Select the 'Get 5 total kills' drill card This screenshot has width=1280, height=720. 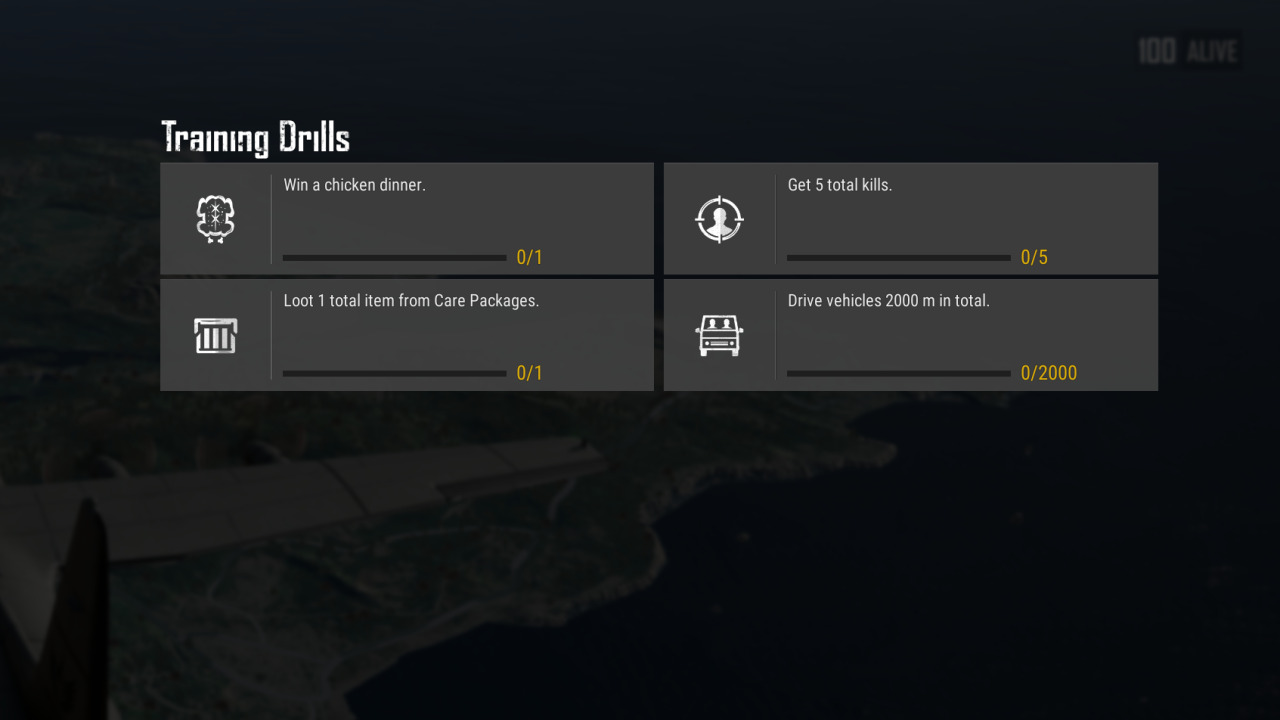pyautogui.click(x=910, y=218)
